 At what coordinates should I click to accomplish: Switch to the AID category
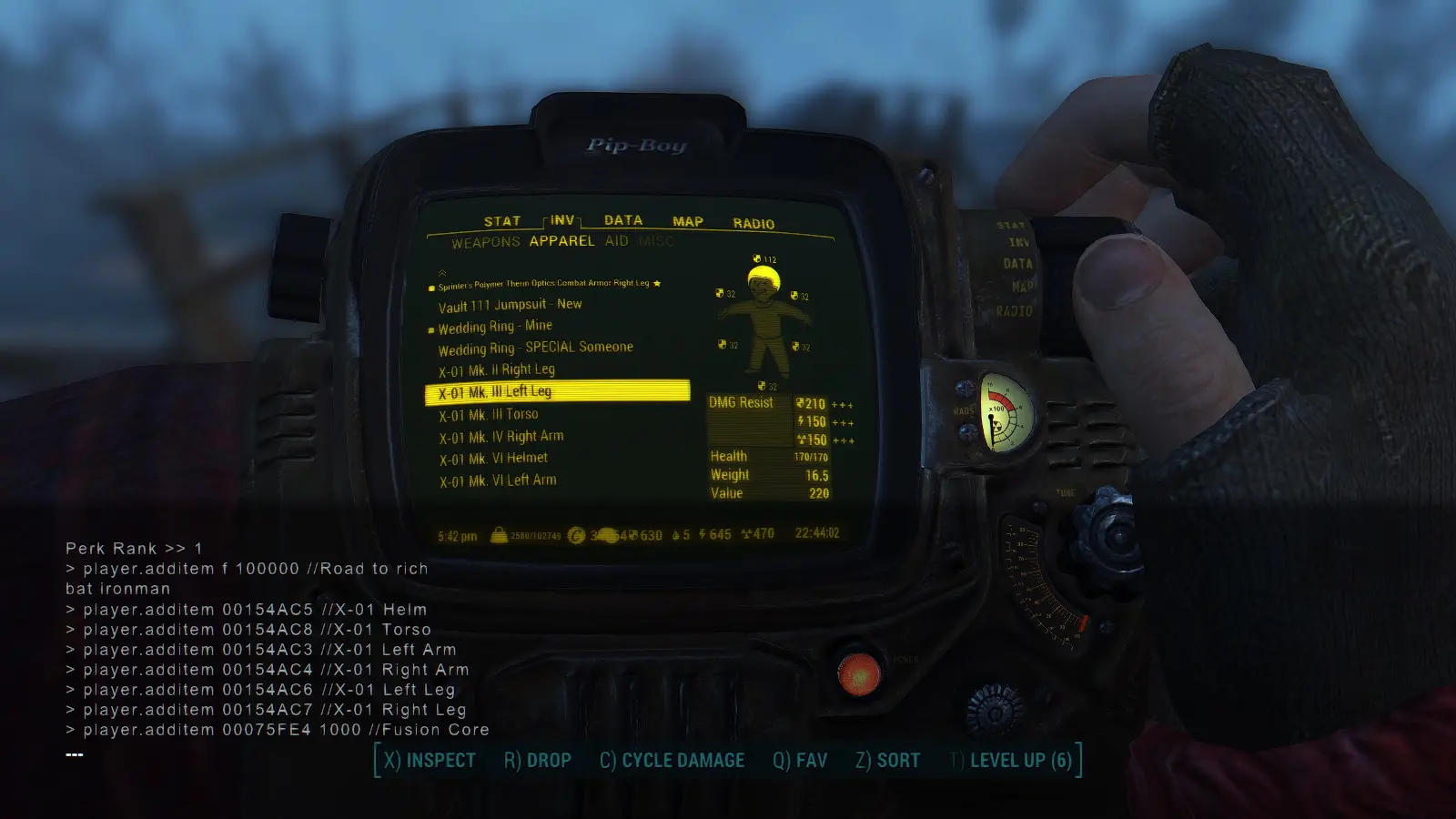(617, 241)
